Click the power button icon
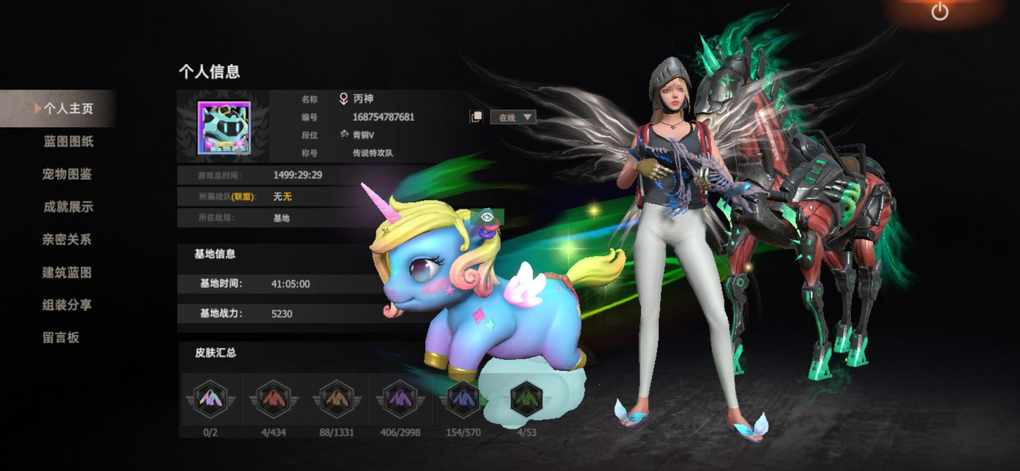 click(939, 12)
